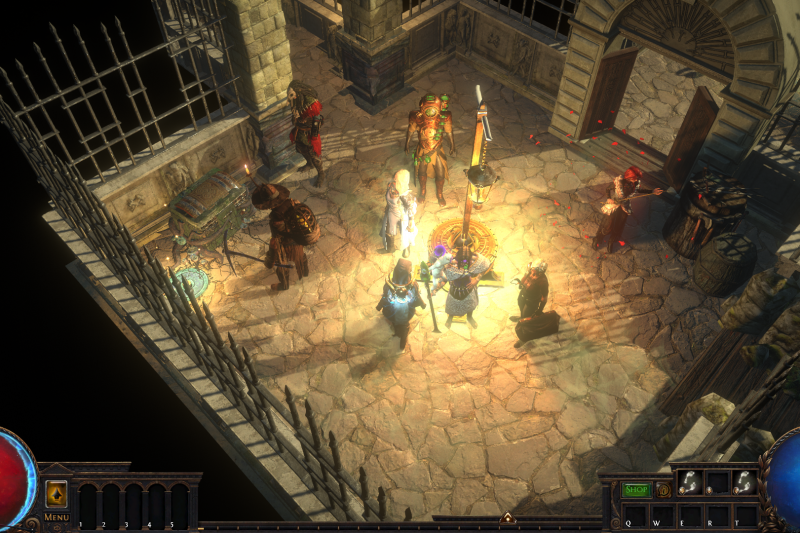The height and width of the screenshot is (533, 800).
Task: Click the golden up-arrow icon above Menu
Action: pyautogui.click(x=56, y=494)
